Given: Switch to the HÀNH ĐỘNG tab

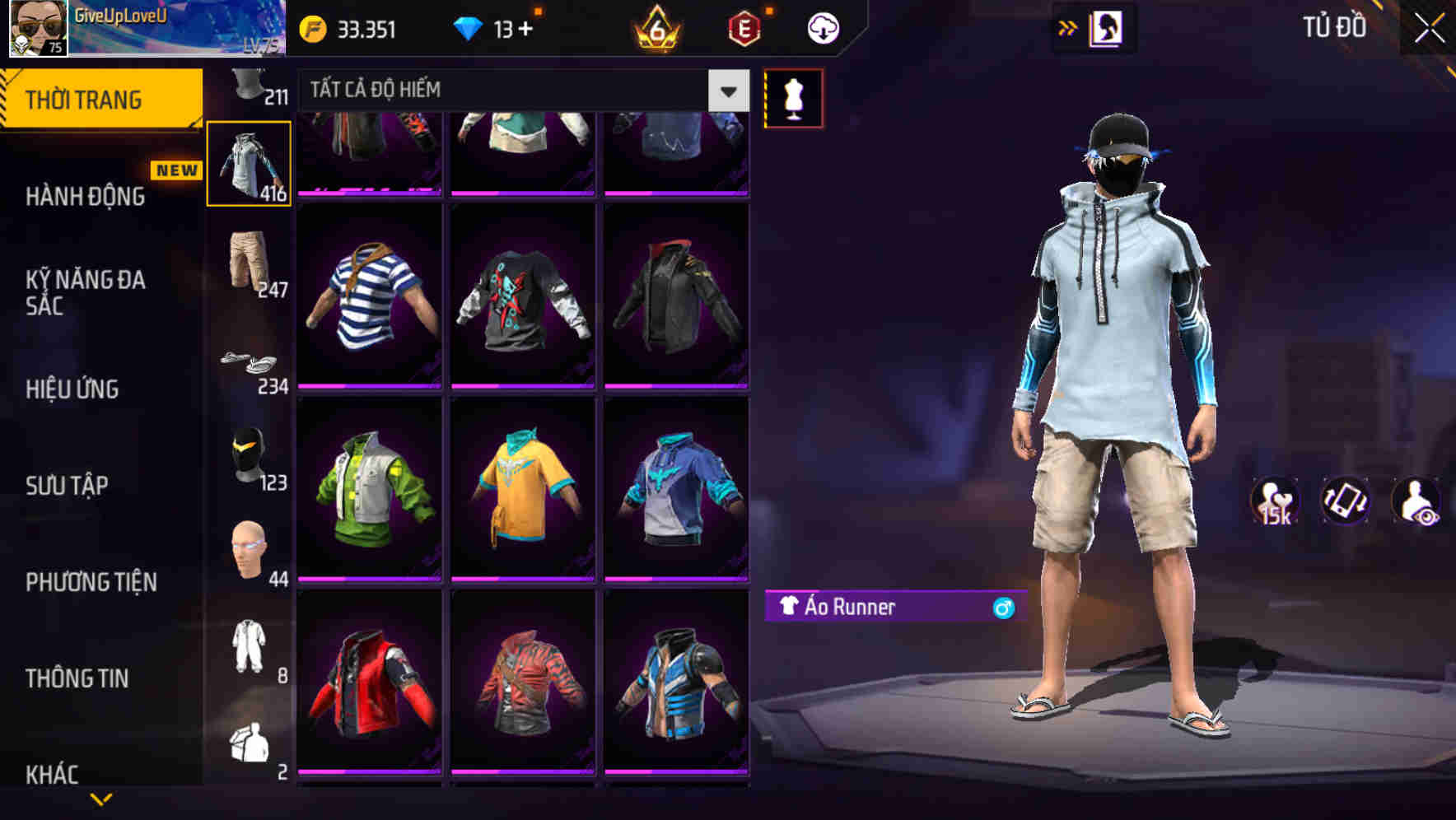Looking at the screenshot, I should pos(85,197).
